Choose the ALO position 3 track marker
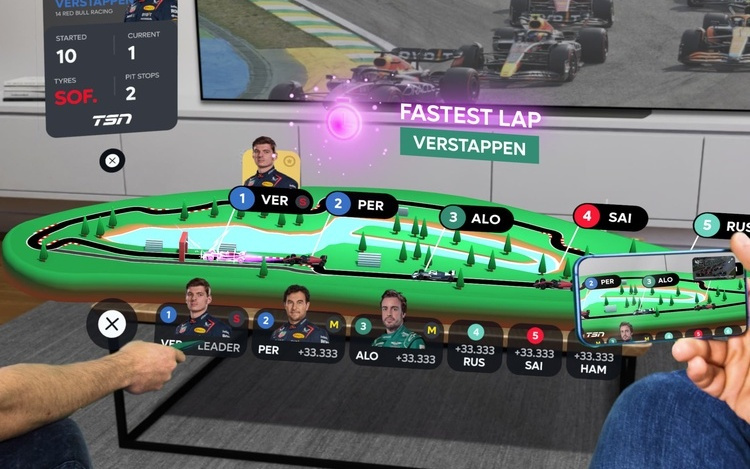The width and height of the screenshot is (750, 469). [474, 216]
